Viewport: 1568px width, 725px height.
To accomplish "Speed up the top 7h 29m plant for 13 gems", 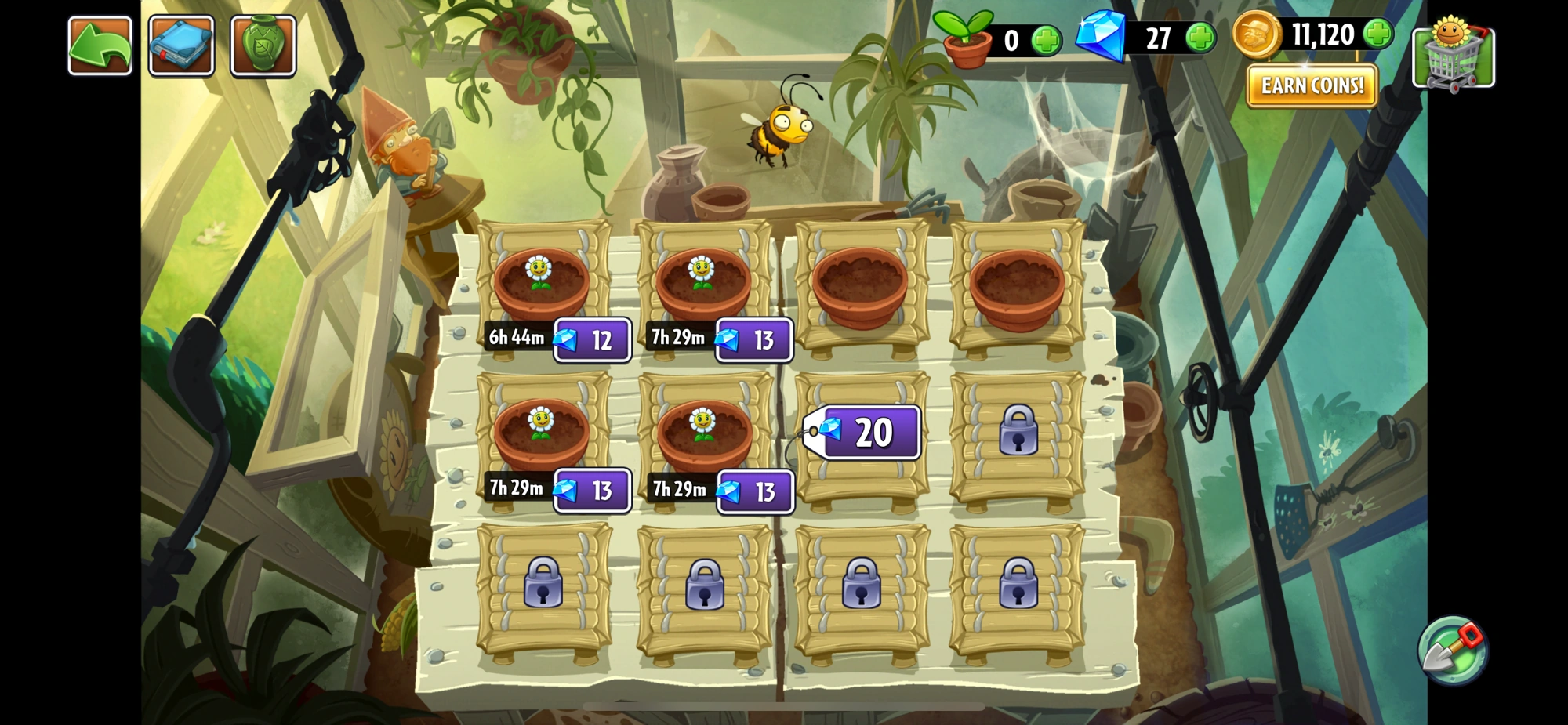I will point(754,339).
